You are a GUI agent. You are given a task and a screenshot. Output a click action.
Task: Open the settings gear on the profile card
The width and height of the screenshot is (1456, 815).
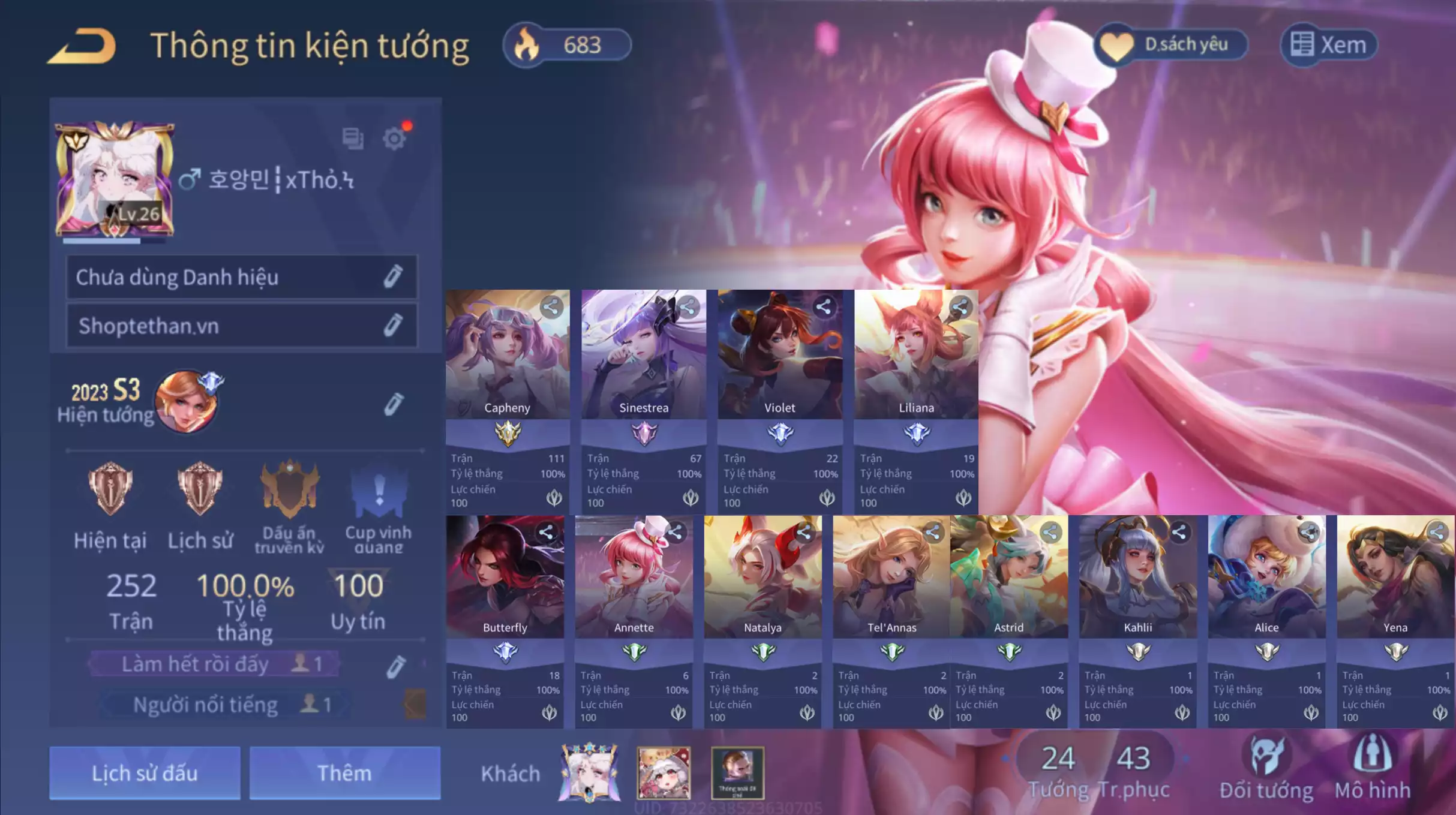395,138
